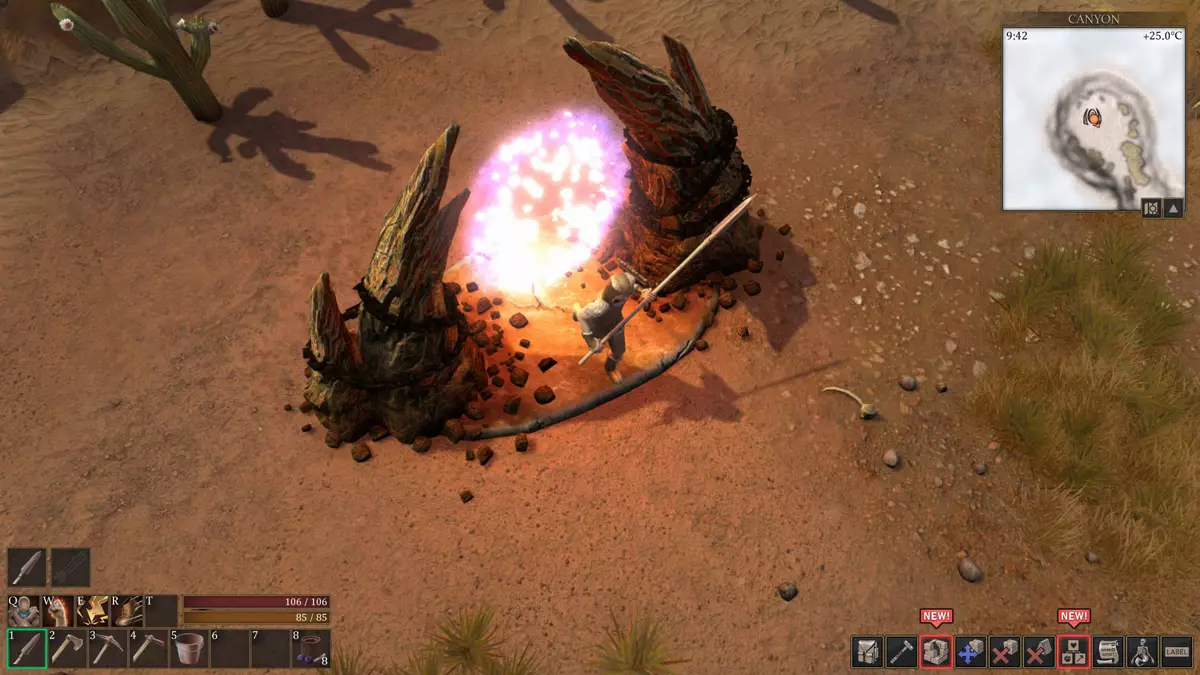Select the spear in hotbar slot 1
Image resolution: width=1200 pixels, height=675 pixels.
[x=27, y=649]
